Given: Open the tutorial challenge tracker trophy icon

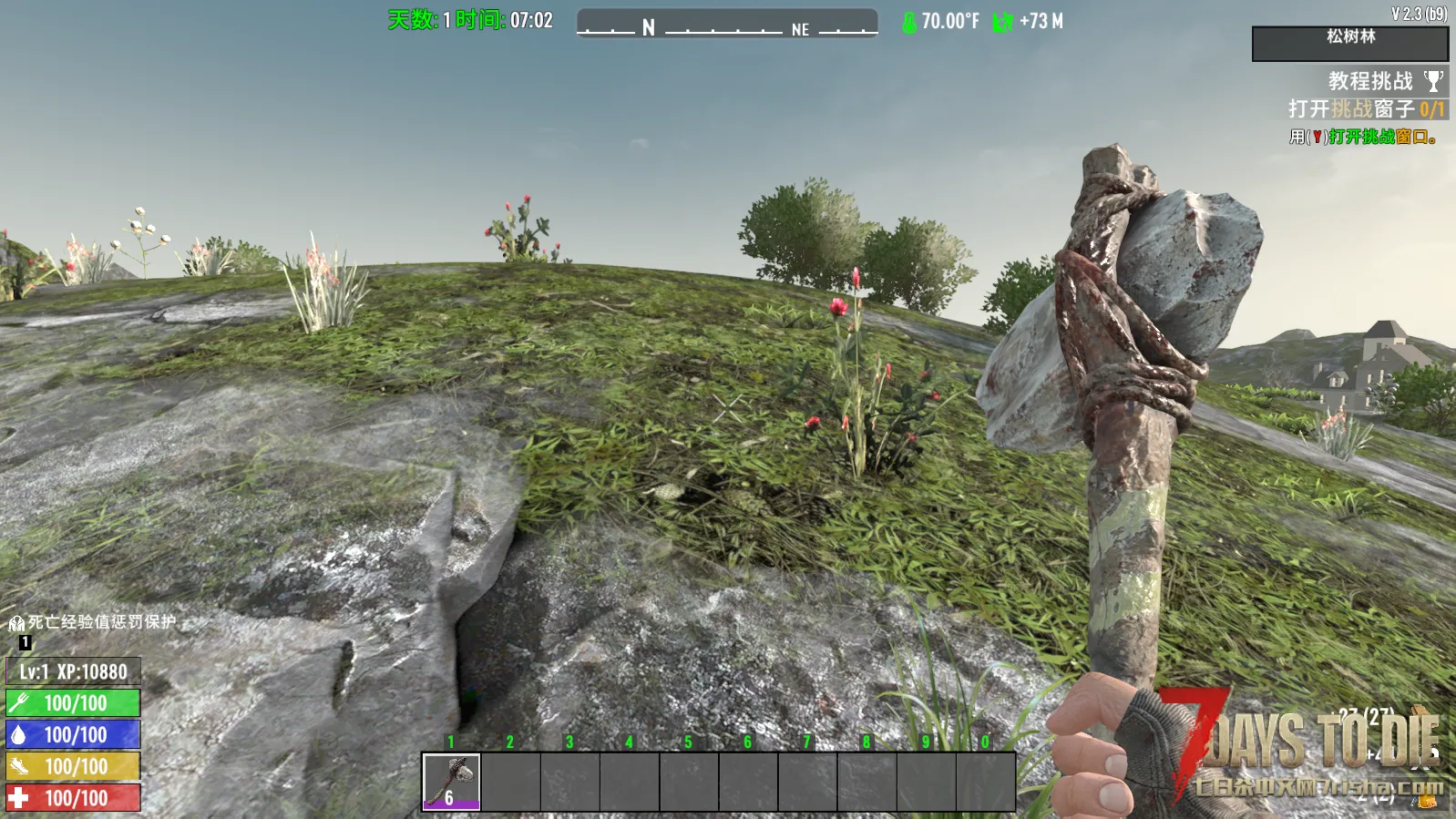Looking at the screenshot, I should click(1433, 81).
